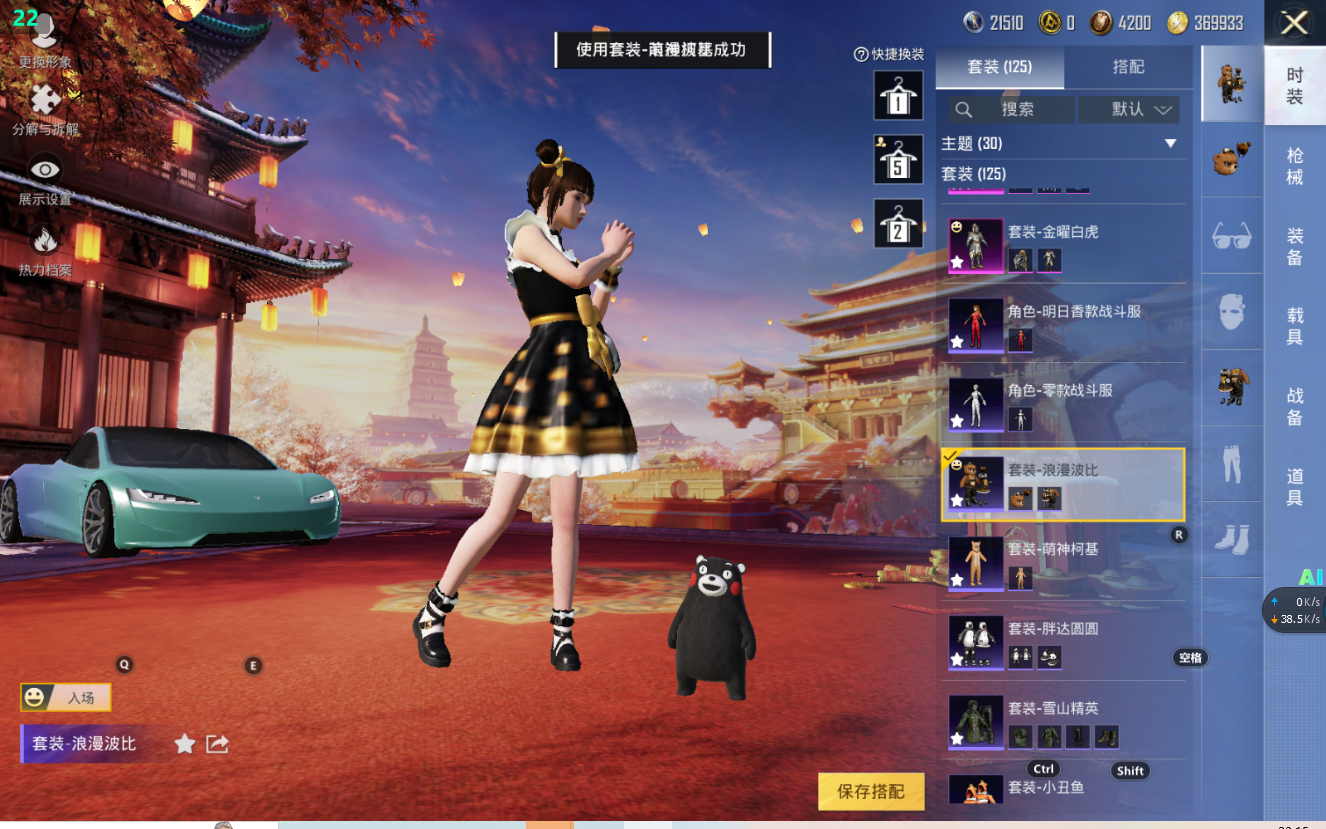Open 展示设置 display settings

(45, 178)
